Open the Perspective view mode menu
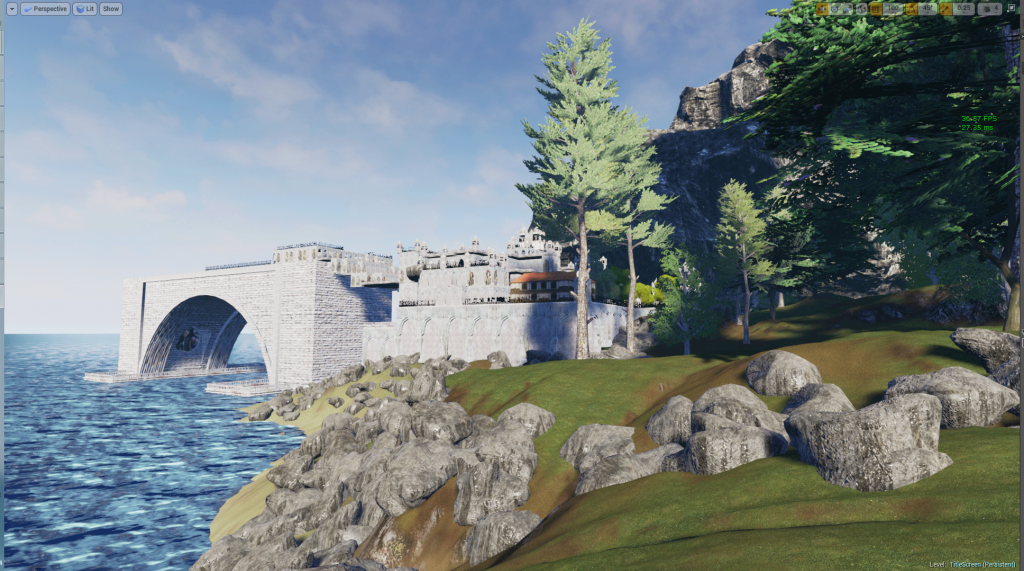1024x571 pixels. pyautogui.click(x=45, y=9)
